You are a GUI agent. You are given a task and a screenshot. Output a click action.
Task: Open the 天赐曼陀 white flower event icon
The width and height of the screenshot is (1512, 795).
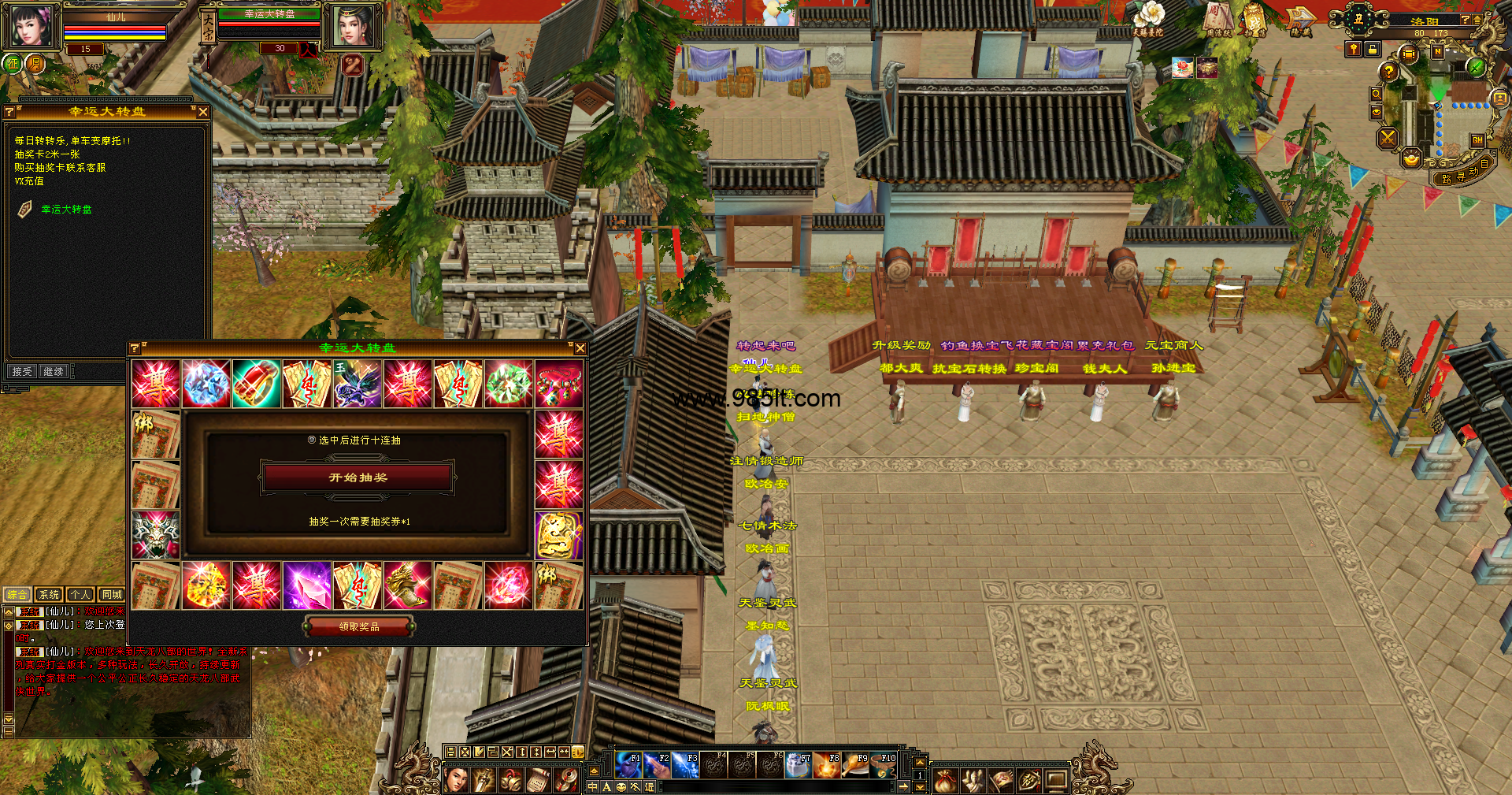[1147, 19]
